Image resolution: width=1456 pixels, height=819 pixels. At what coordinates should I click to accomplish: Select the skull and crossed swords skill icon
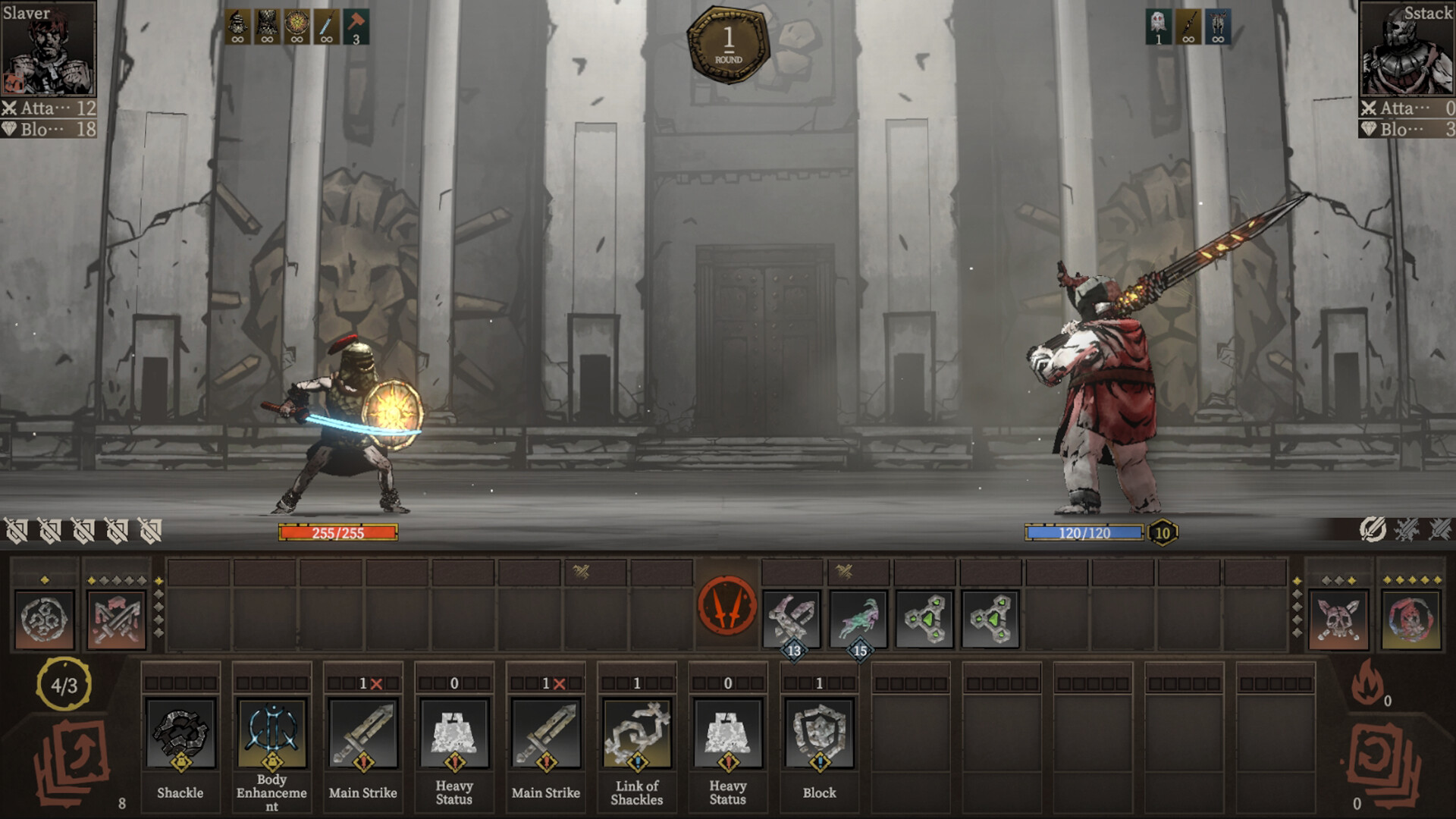(1338, 620)
